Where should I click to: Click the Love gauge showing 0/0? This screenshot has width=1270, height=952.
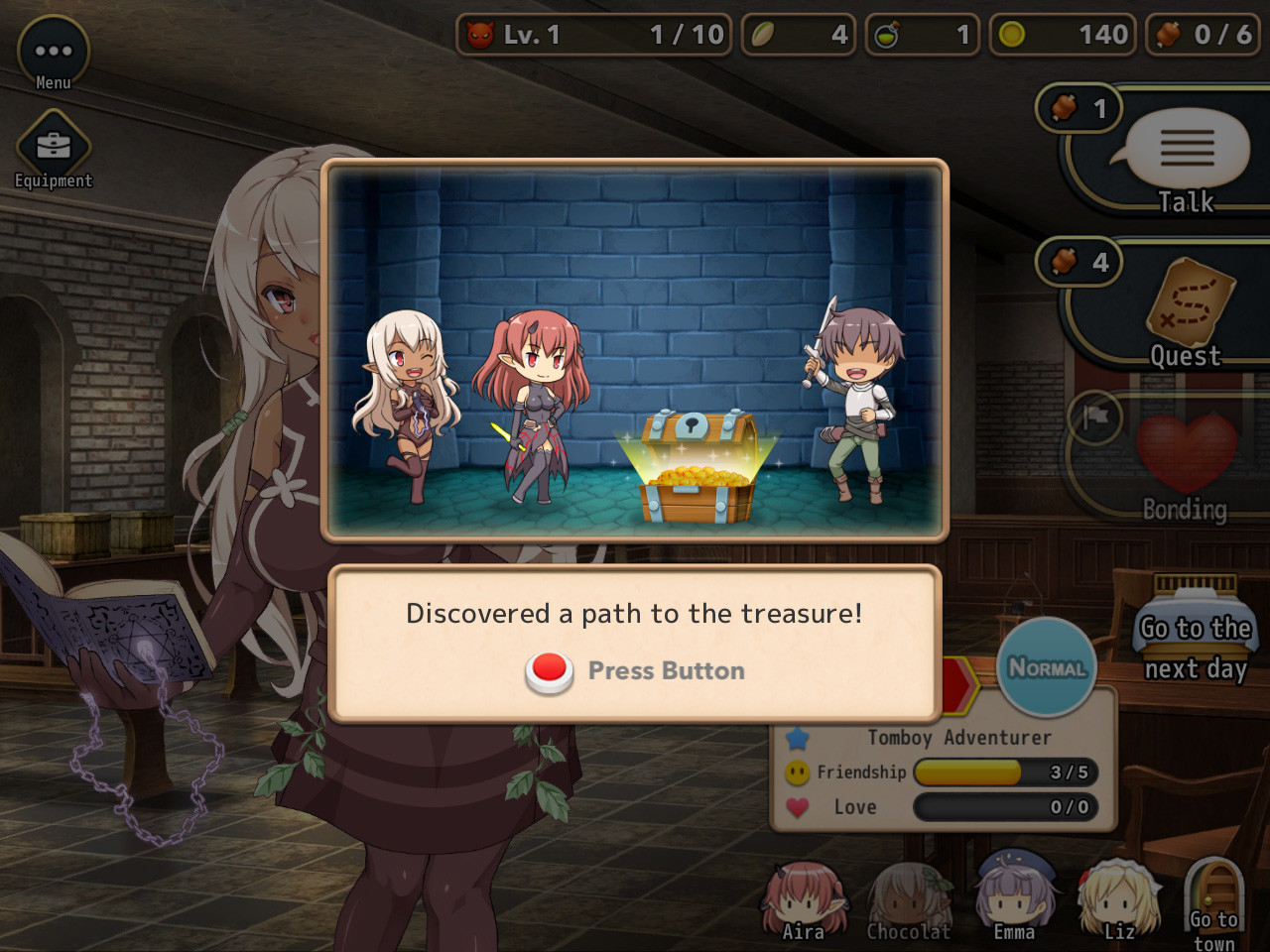point(1004,807)
